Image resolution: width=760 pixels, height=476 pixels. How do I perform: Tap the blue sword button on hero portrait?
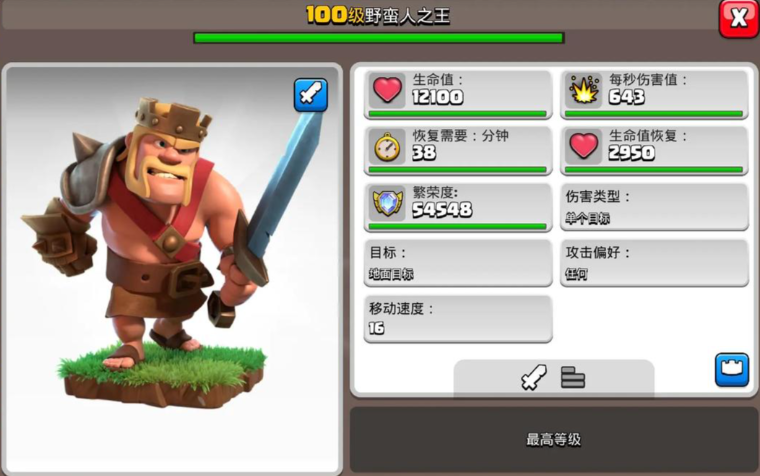(310, 95)
